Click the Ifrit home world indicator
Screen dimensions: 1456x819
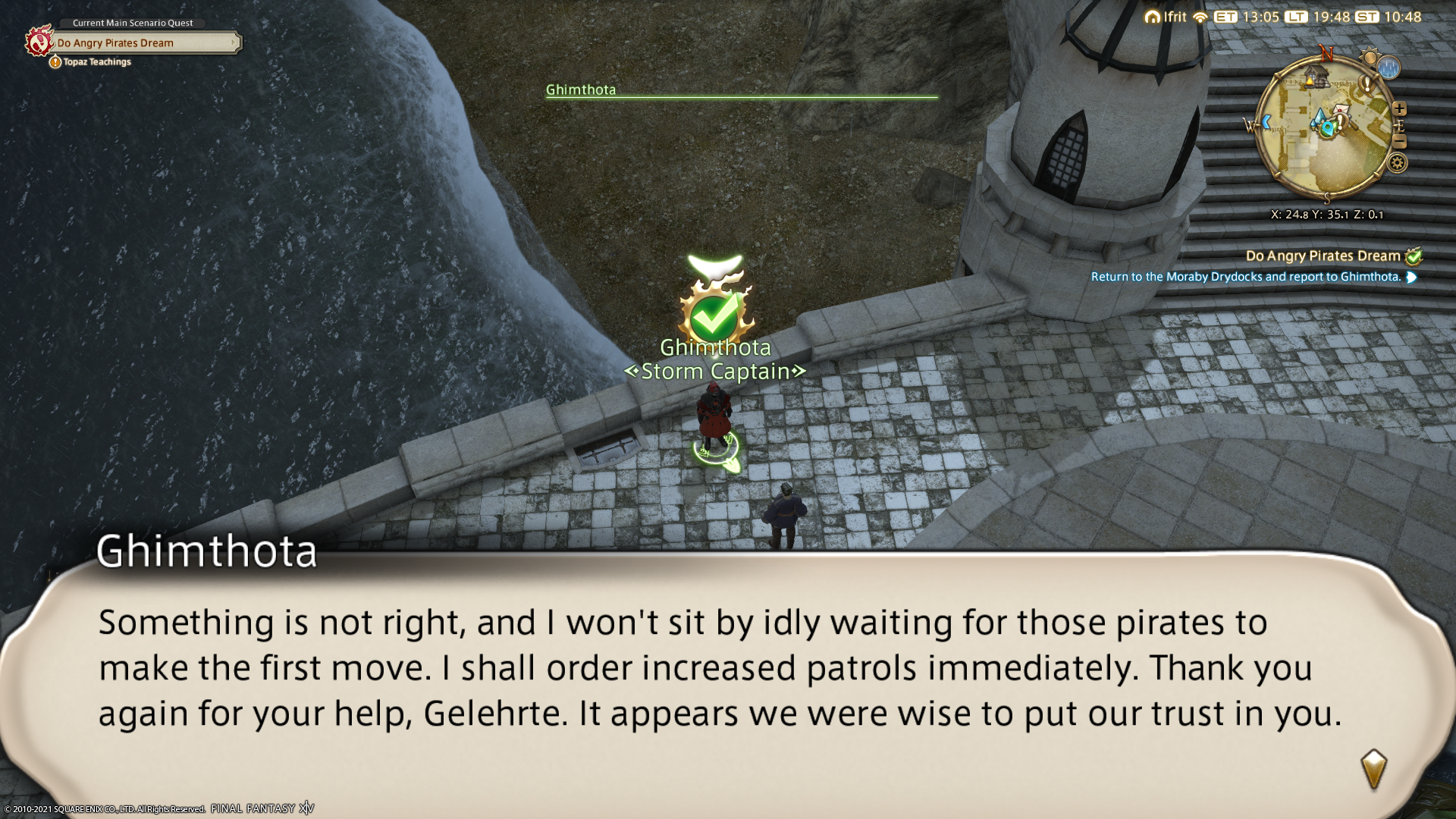pyautogui.click(x=1166, y=17)
